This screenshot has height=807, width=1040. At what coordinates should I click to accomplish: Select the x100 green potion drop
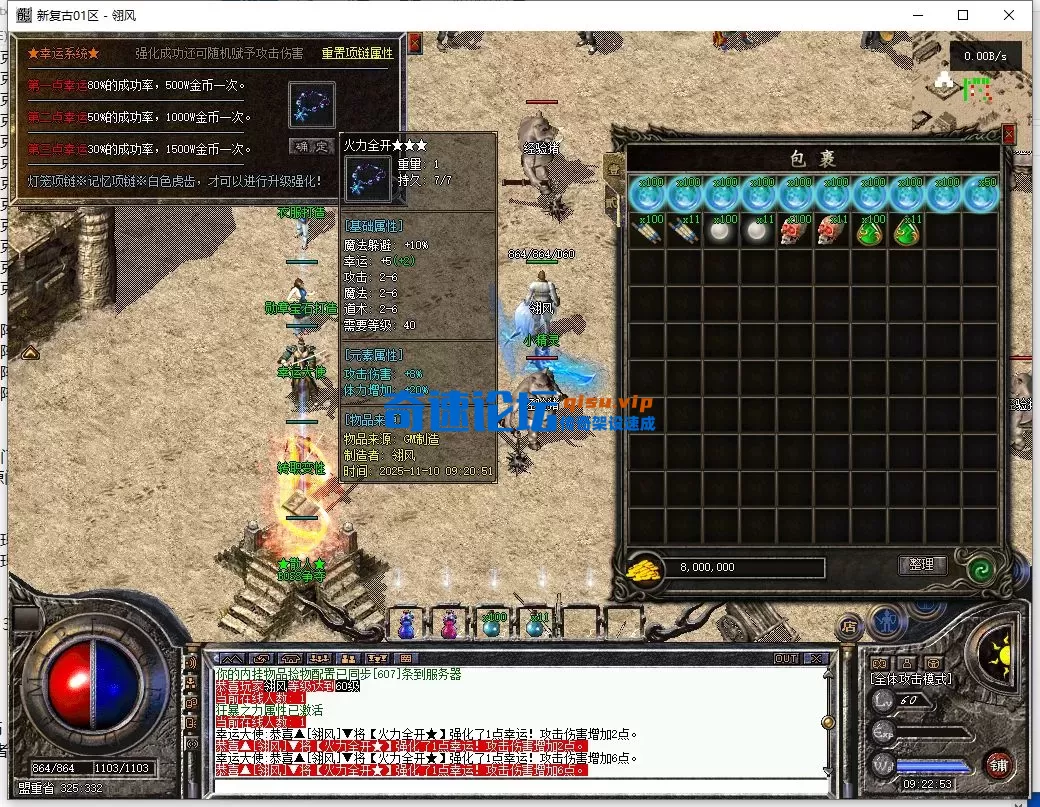coord(870,231)
